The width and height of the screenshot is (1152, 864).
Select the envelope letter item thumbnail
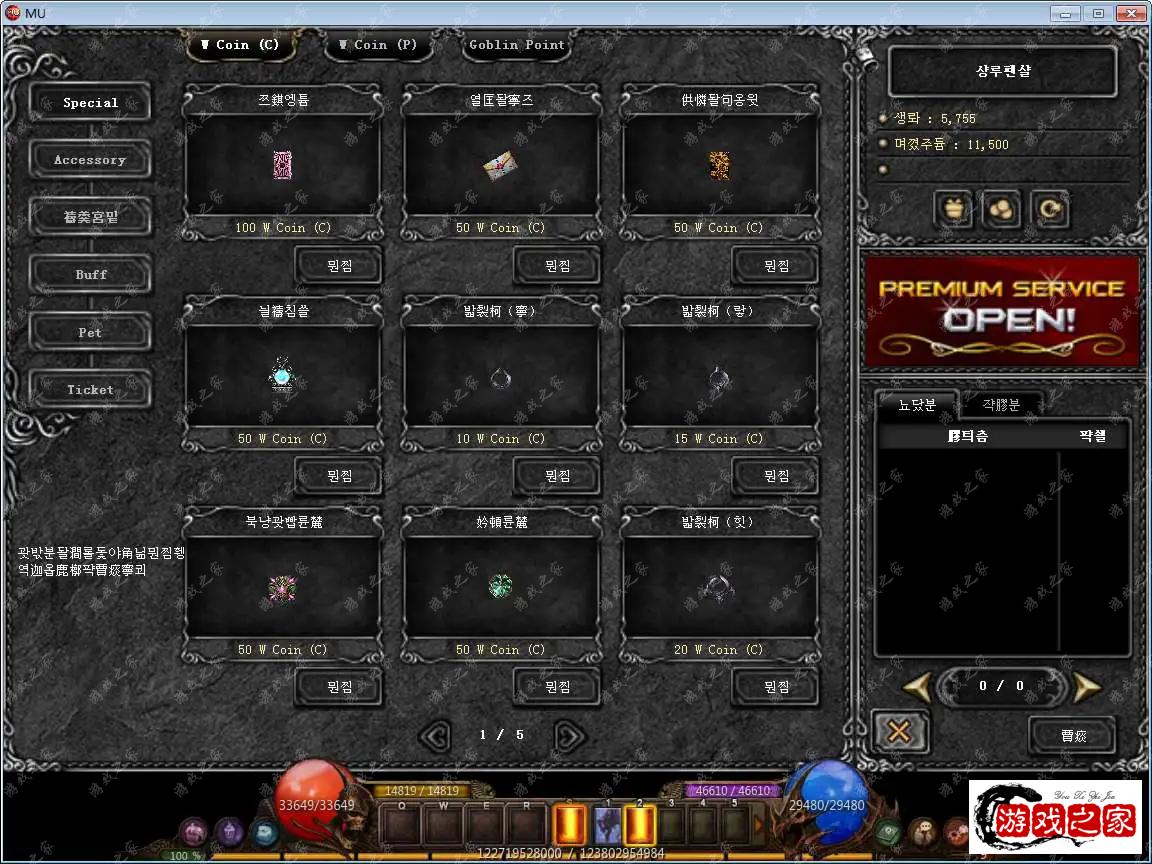click(x=500, y=166)
